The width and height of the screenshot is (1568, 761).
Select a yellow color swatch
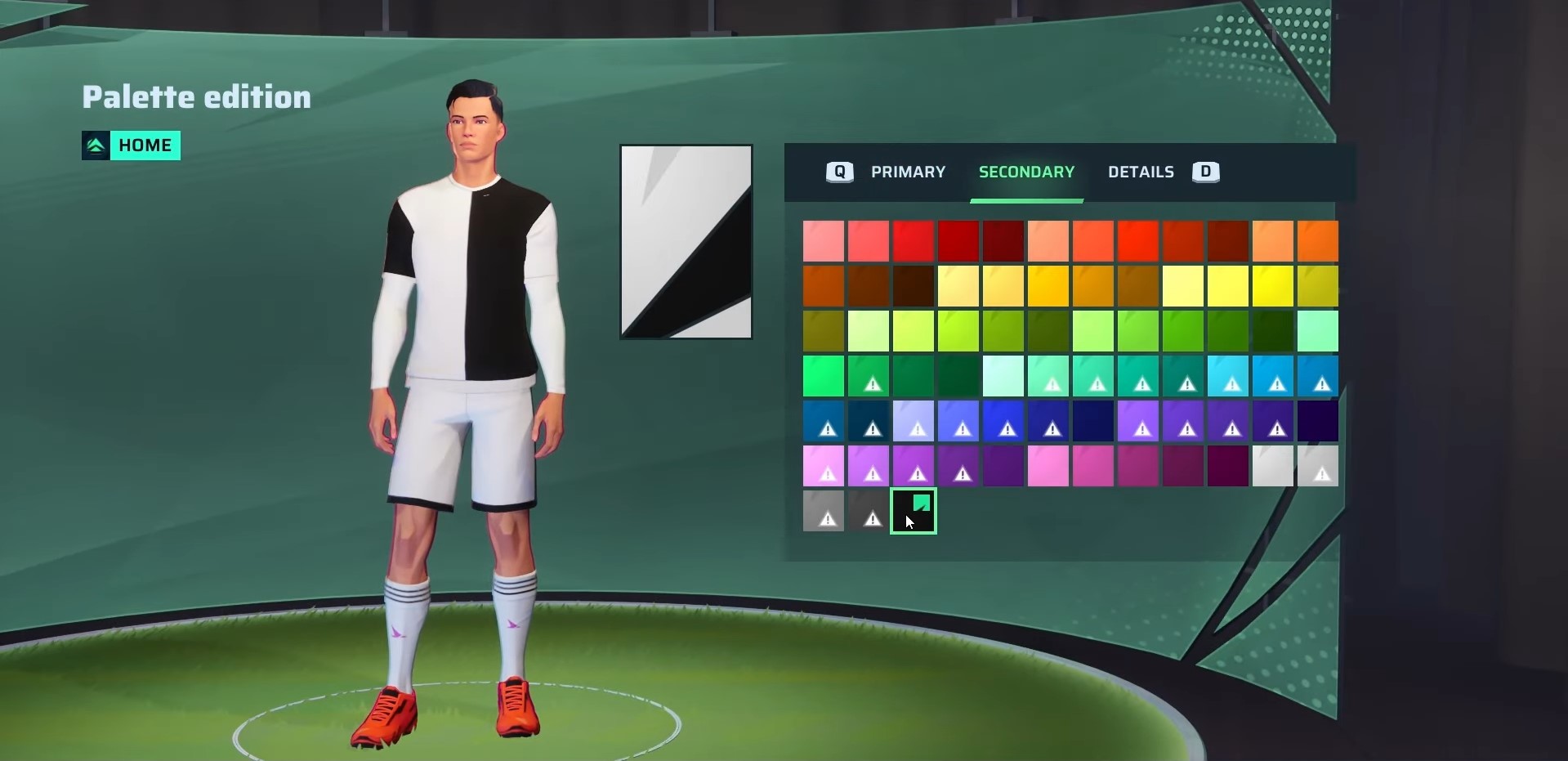(x=1271, y=286)
